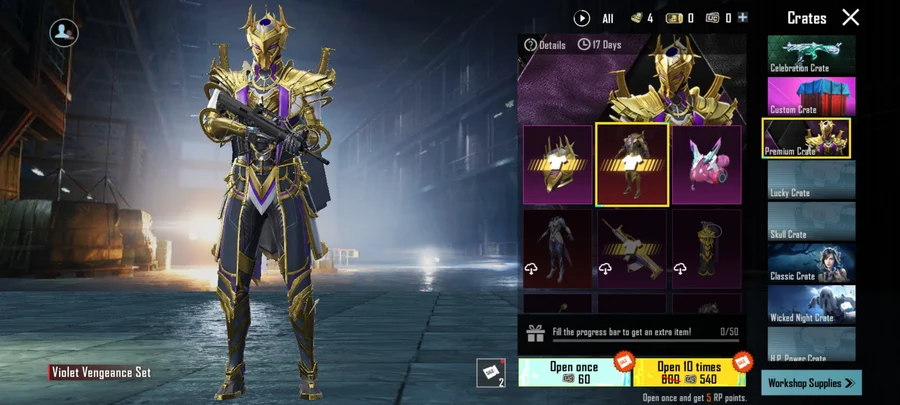Open the sale coupon icon
This screenshot has height=405, width=900.
pos(490,372)
